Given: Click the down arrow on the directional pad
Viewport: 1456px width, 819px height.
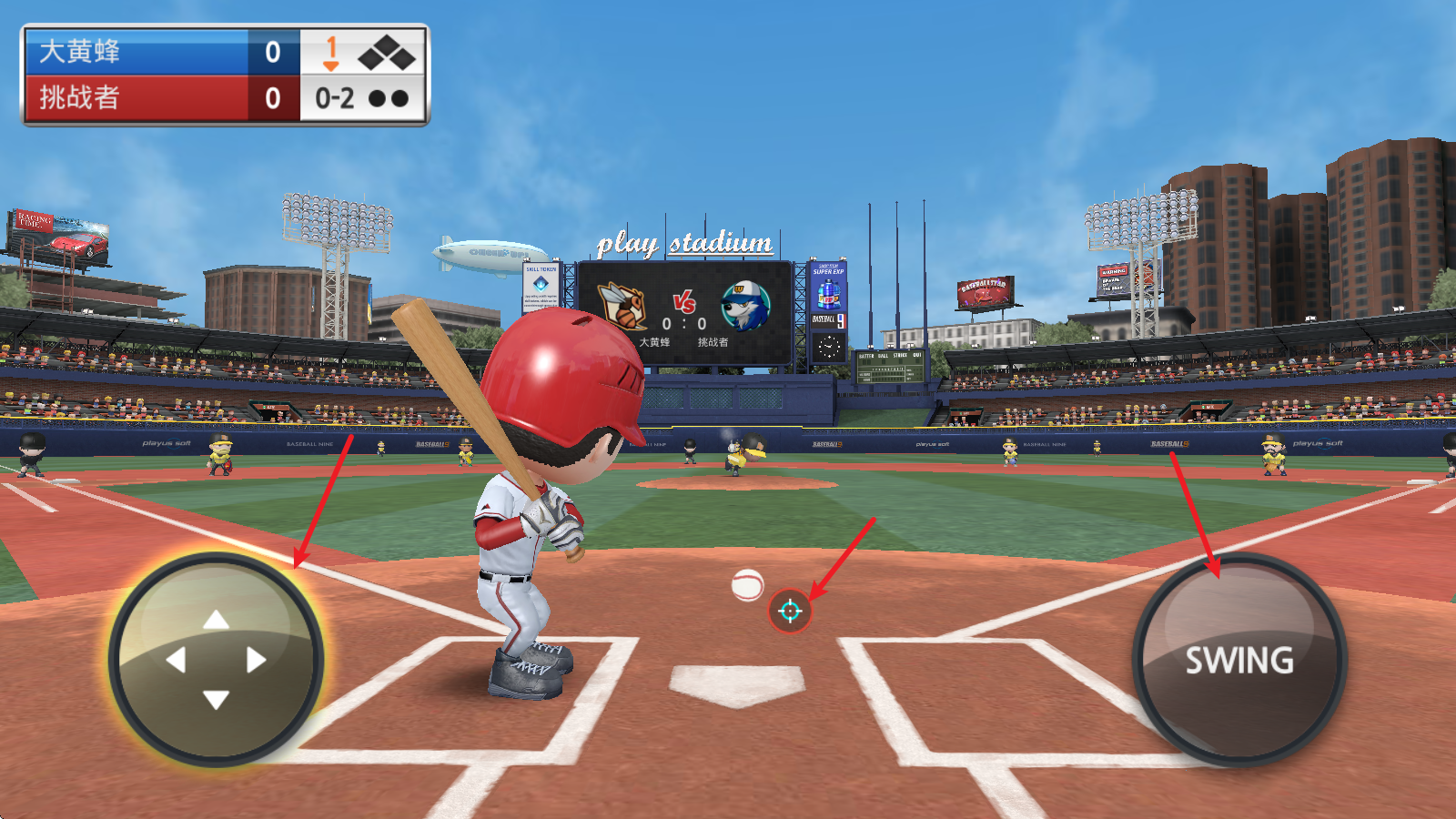Looking at the screenshot, I should point(216,700).
